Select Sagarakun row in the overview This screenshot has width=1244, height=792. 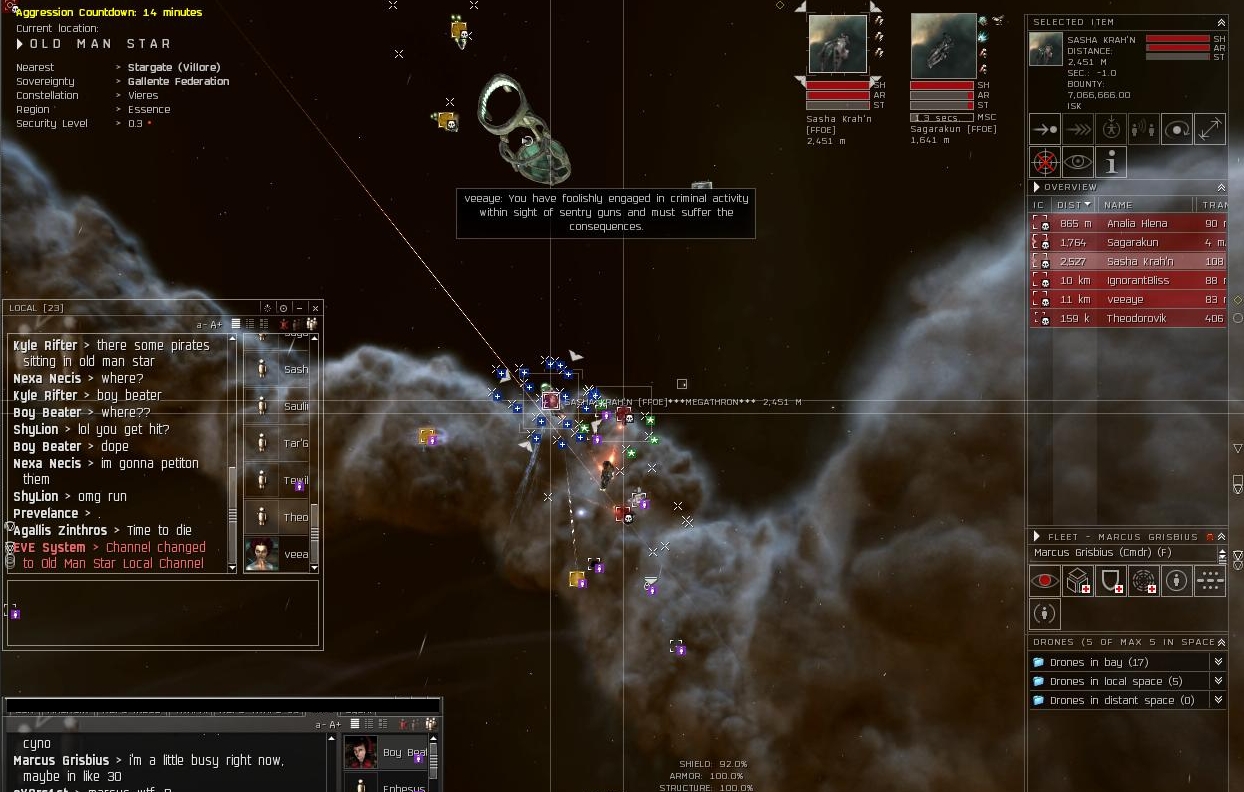click(x=1135, y=243)
